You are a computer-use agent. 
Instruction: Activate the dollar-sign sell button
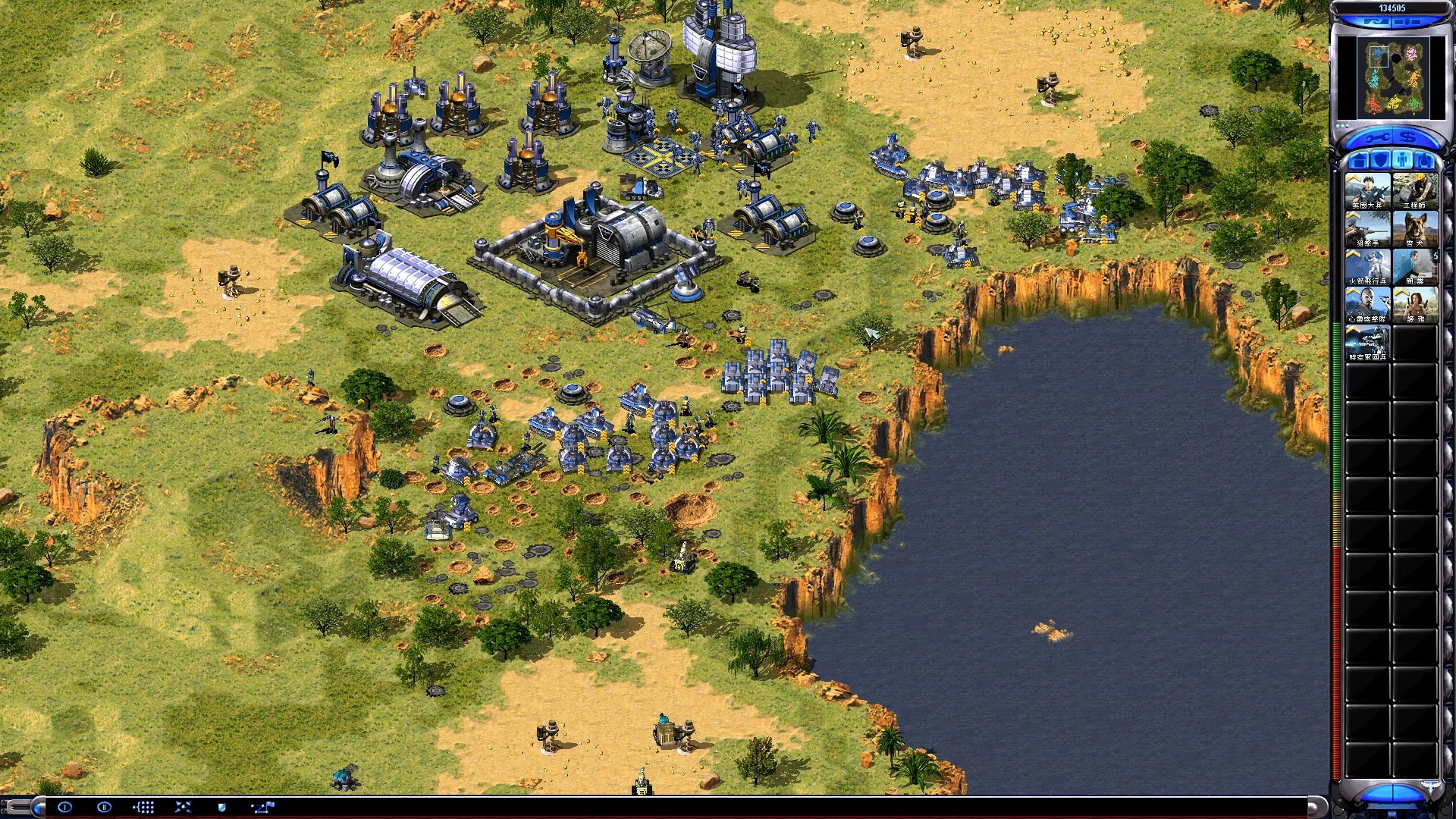click(1408, 138)
